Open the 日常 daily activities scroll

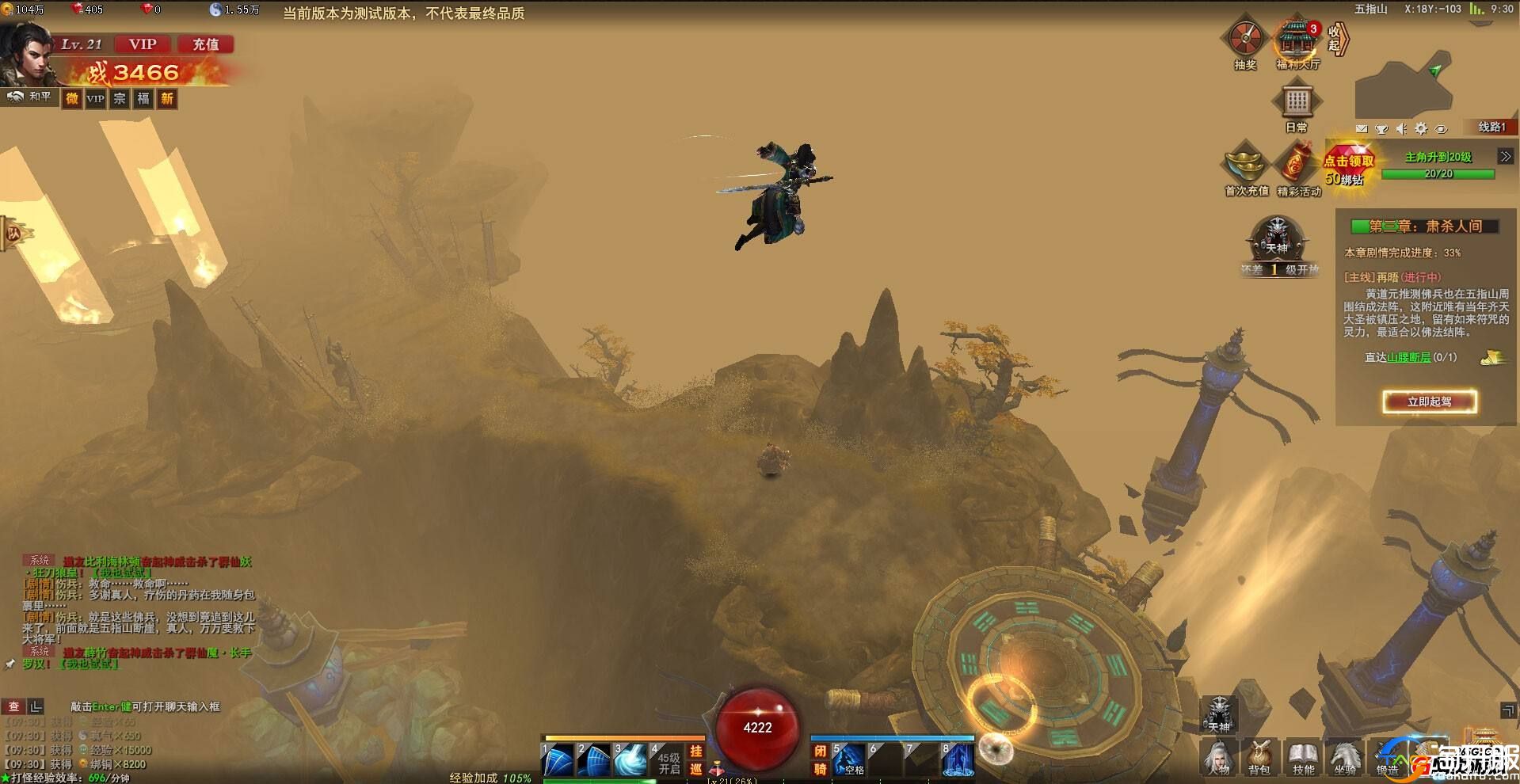click(x=1297, y=103)
